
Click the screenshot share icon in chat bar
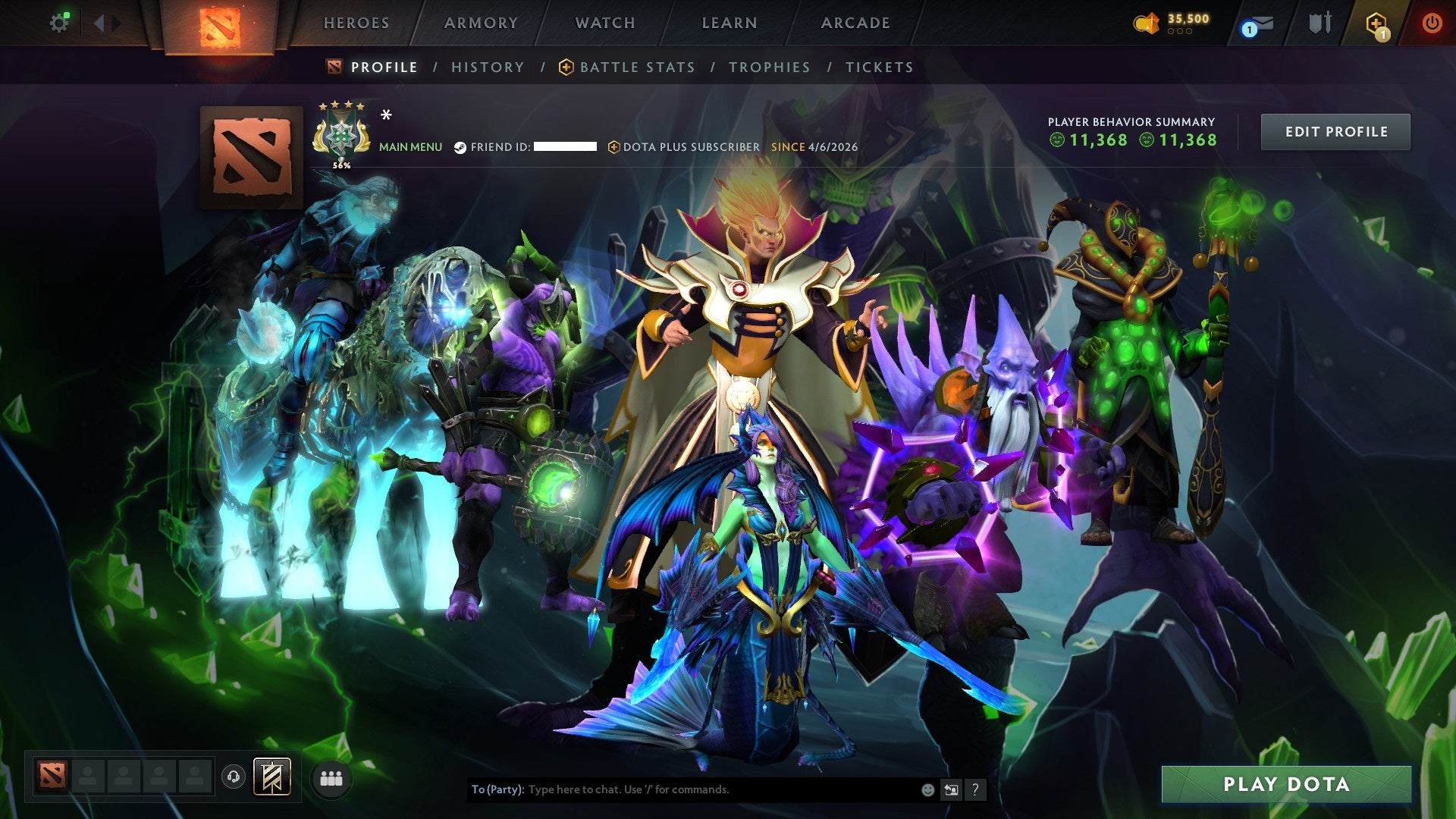coord(951,789)
